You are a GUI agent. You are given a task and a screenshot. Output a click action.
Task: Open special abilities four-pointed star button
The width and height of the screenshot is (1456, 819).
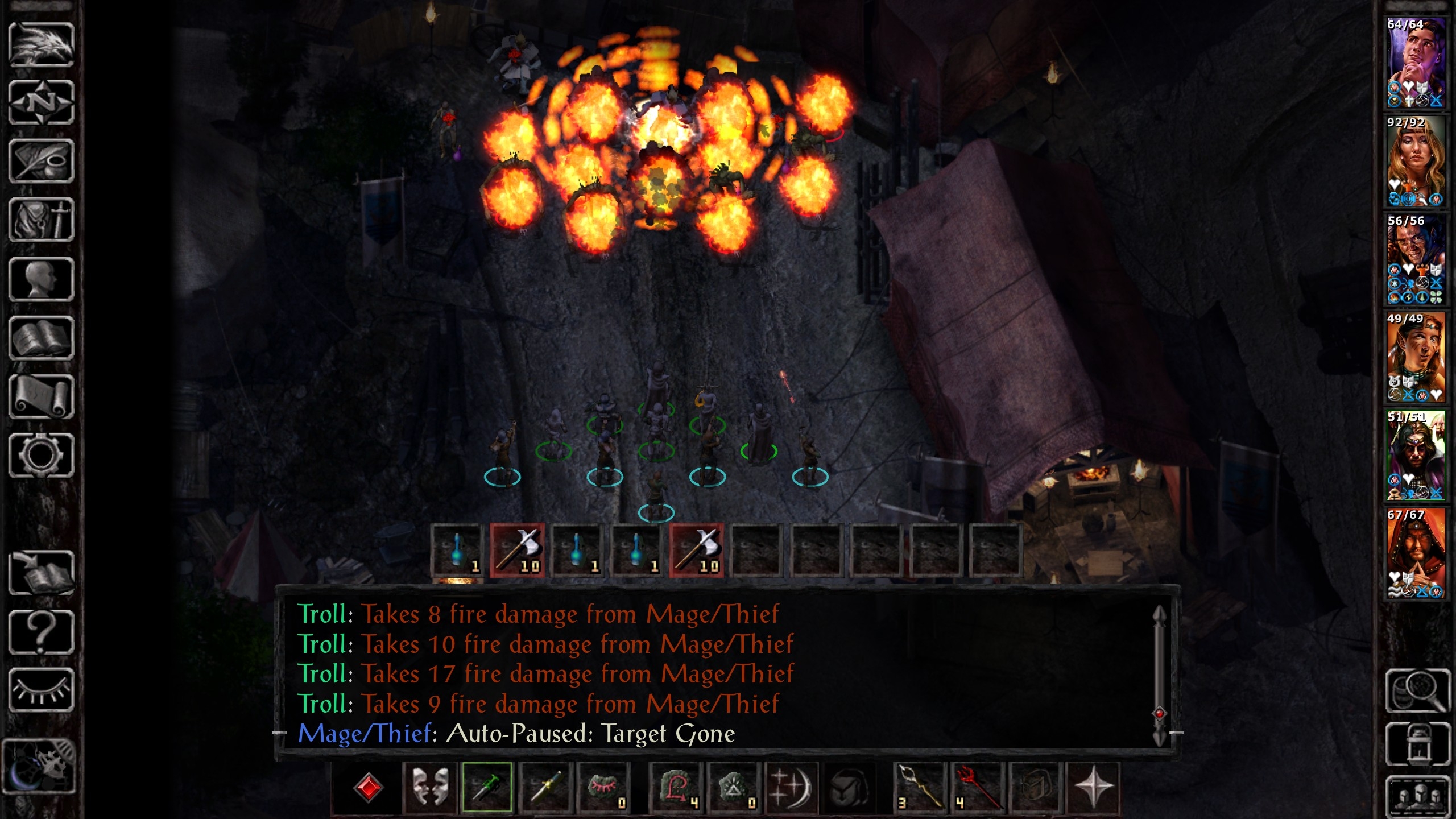pos(1093,787)
